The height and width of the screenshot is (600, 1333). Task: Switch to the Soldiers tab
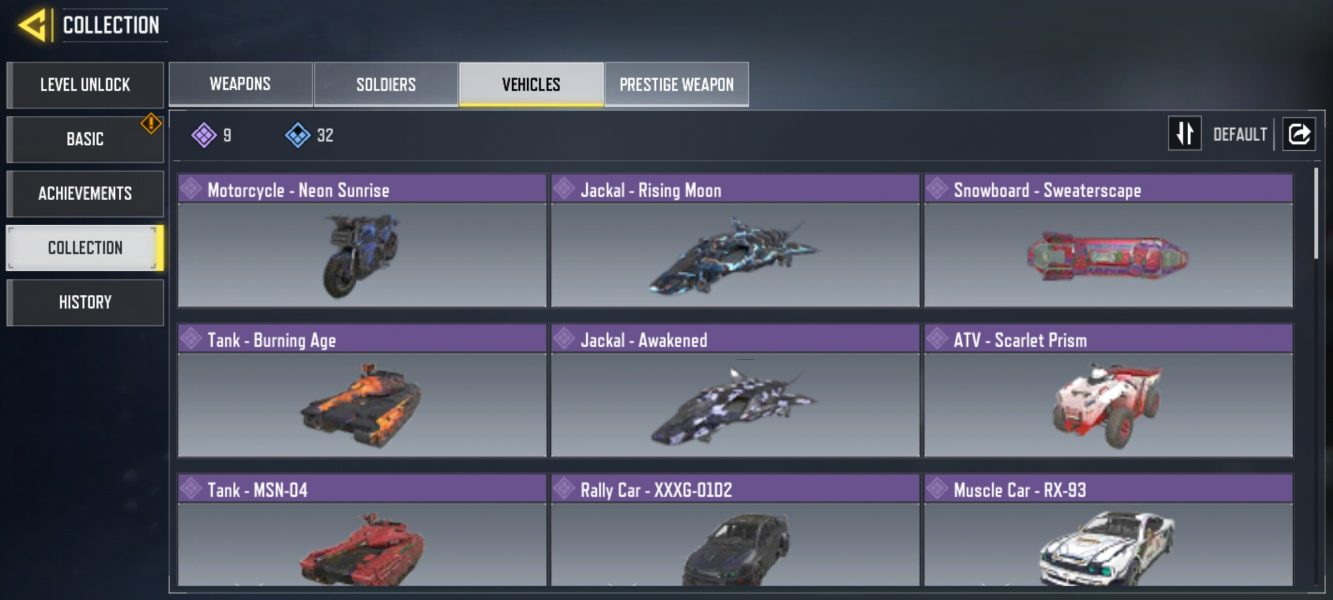(386, 85)
